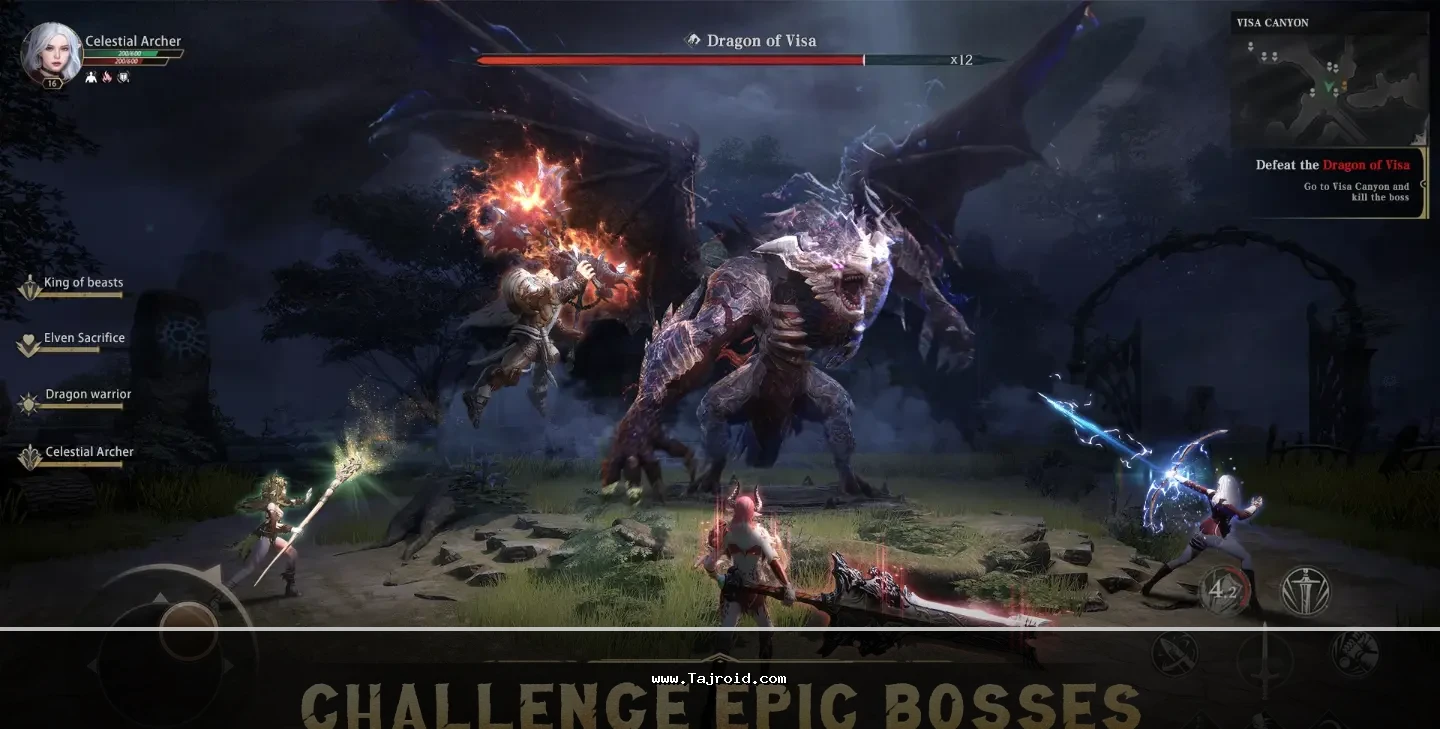Activate the skill on 4.2 cooldown

click(x=1224, y=591)
